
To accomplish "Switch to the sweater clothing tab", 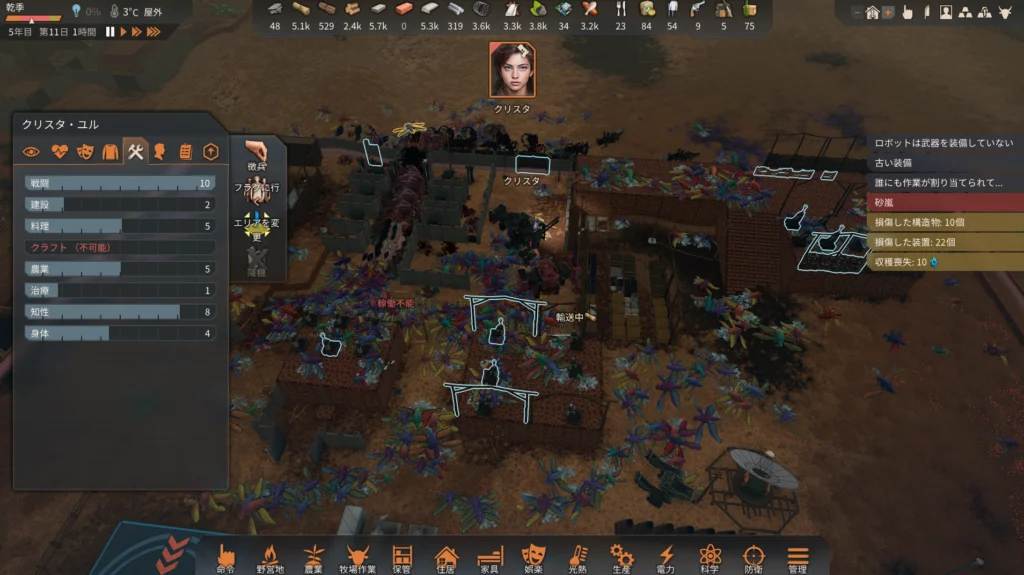I will [x=110, y=152].
